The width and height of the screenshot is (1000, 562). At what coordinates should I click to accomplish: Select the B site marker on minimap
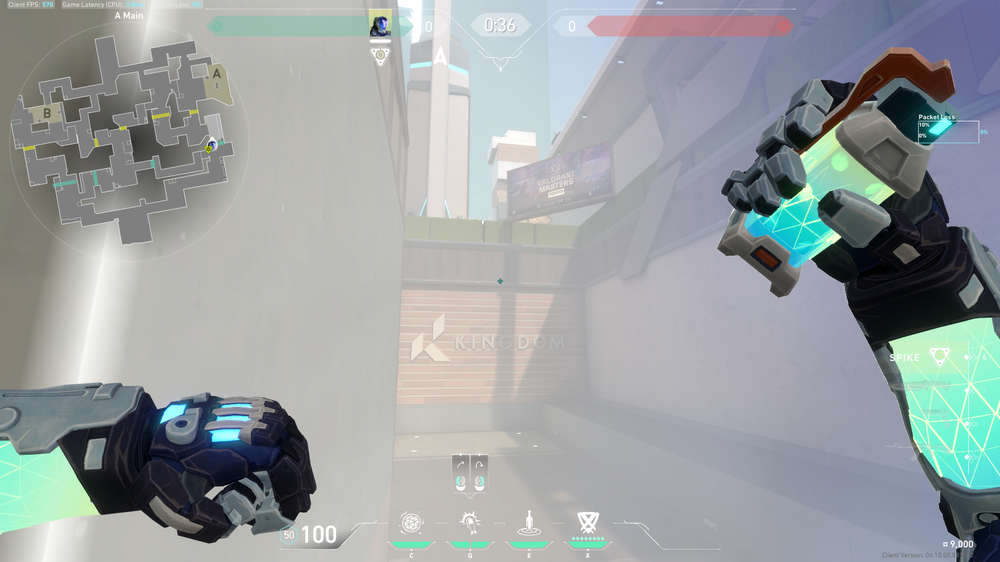(x=47, y=113)
